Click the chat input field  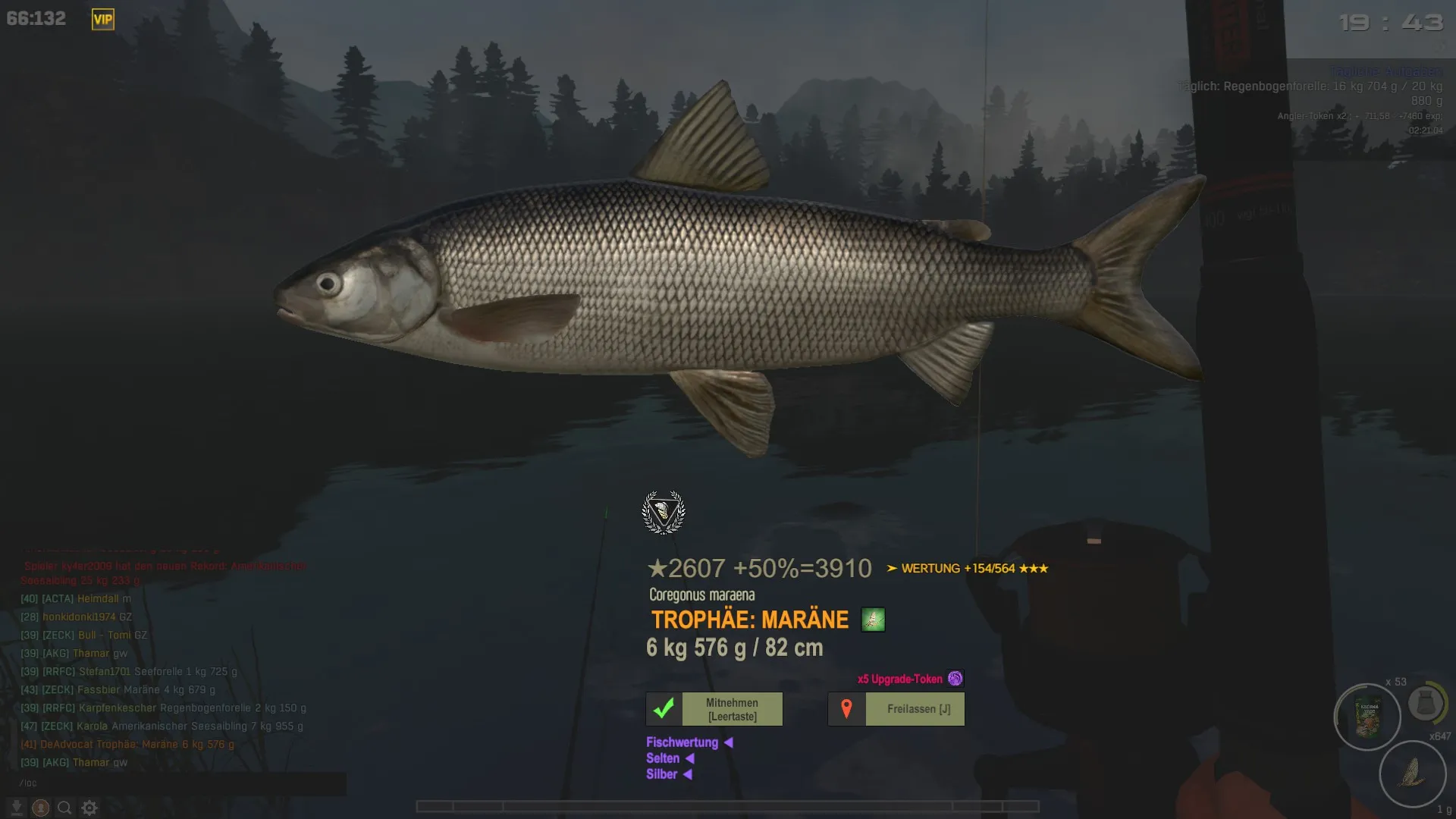tap(182, 783)
